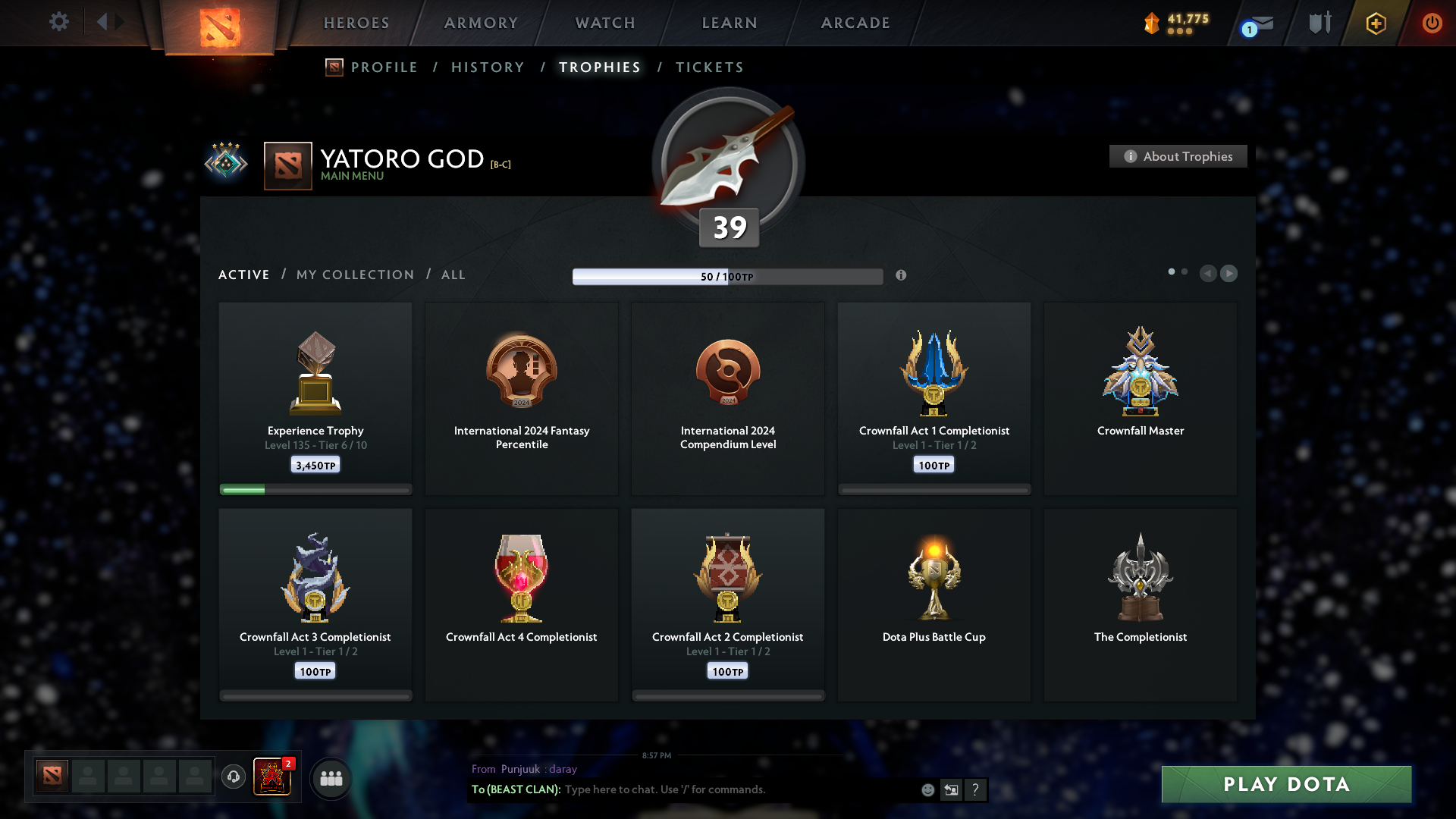This screenshot has height=819, width=1456.
Task: Open the Watch tab
Action: coord(605,23)
